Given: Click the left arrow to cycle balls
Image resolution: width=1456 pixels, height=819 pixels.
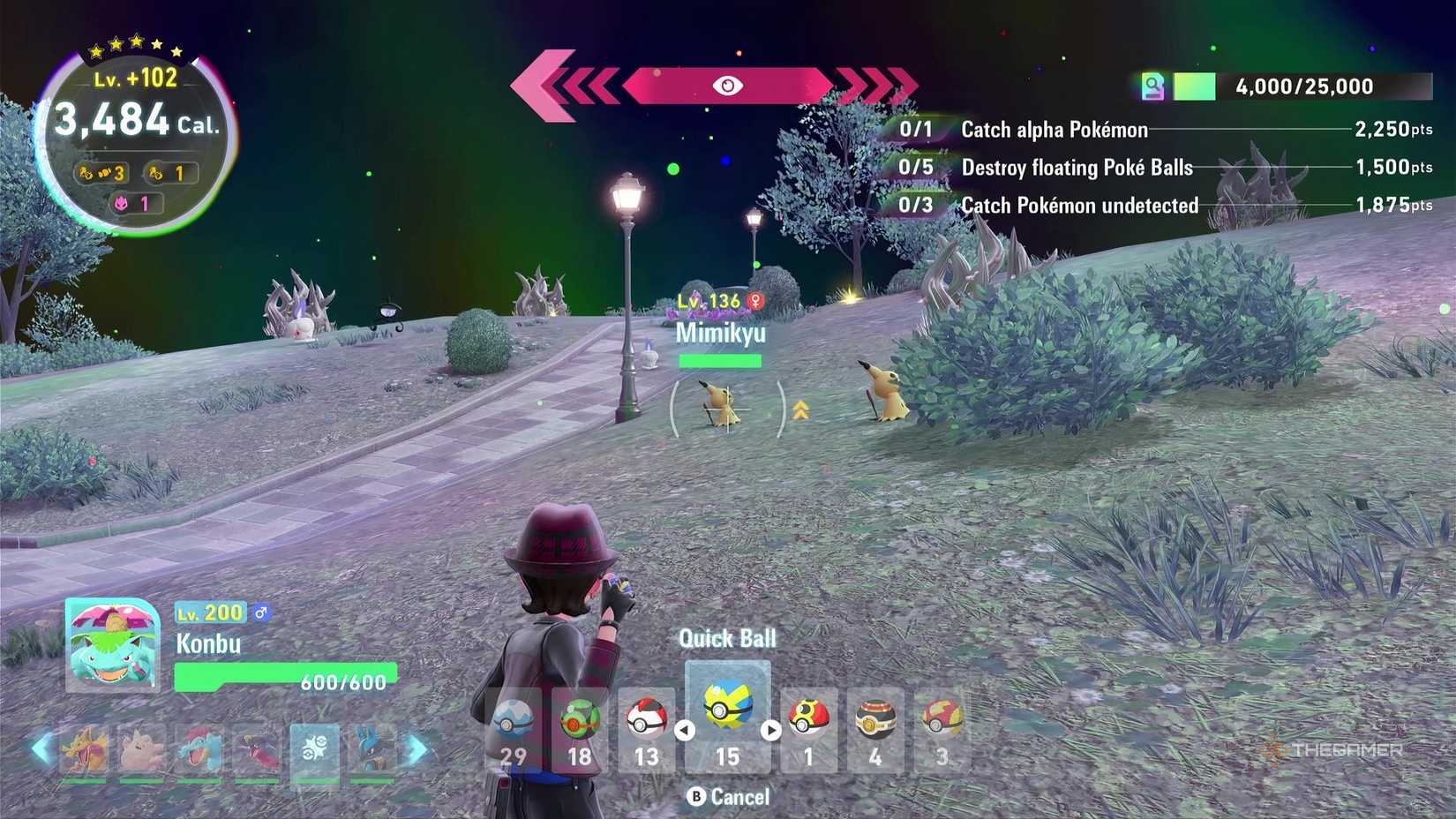Looking at the screenshot, I should click(685, 729).
